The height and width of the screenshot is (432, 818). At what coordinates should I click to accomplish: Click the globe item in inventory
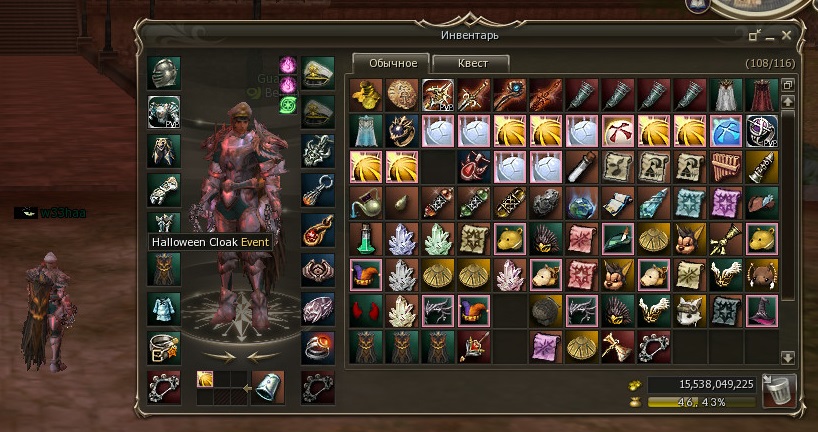(581, 202)
